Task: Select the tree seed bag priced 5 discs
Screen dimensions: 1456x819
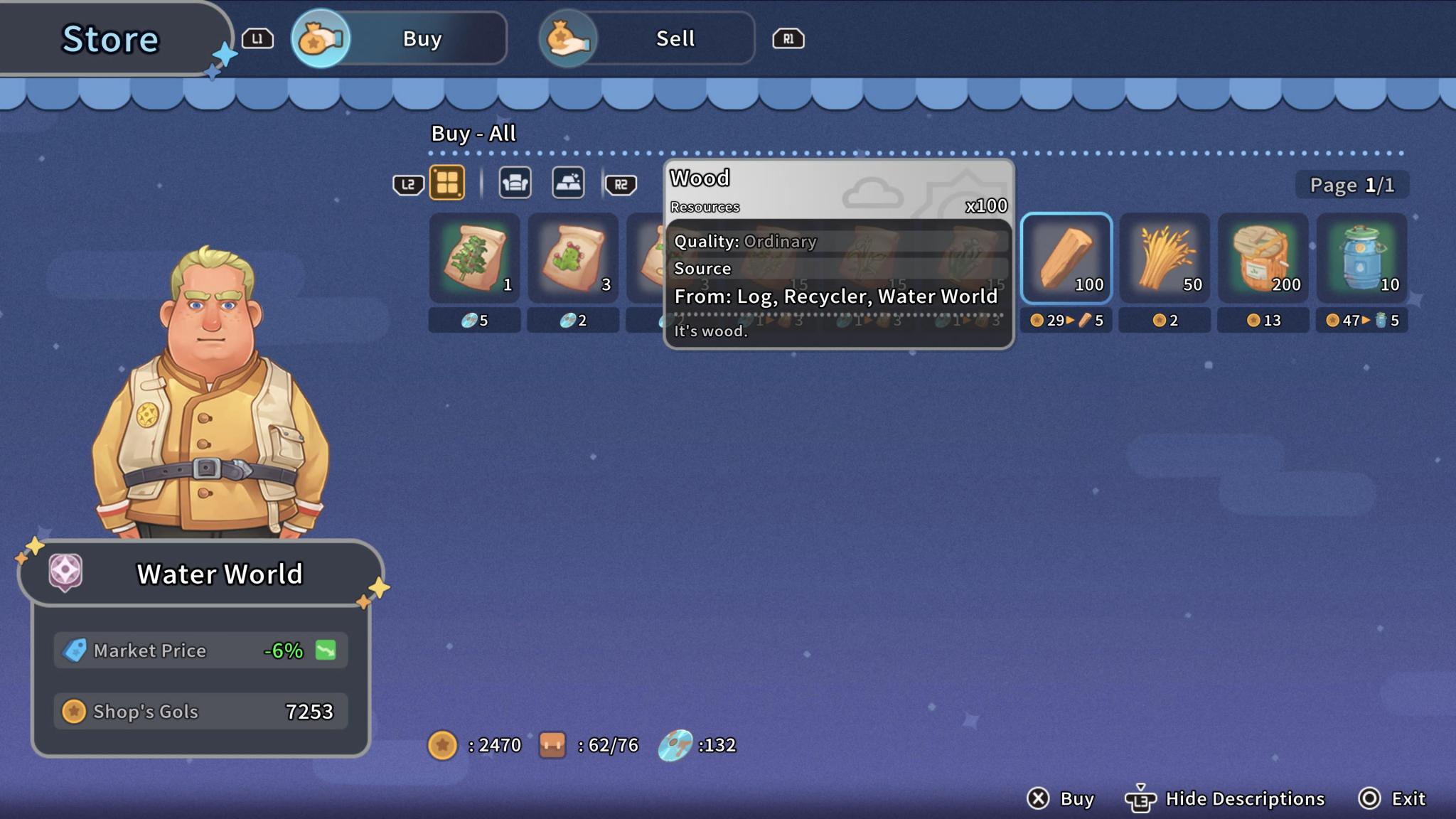Action: (474, 258)
